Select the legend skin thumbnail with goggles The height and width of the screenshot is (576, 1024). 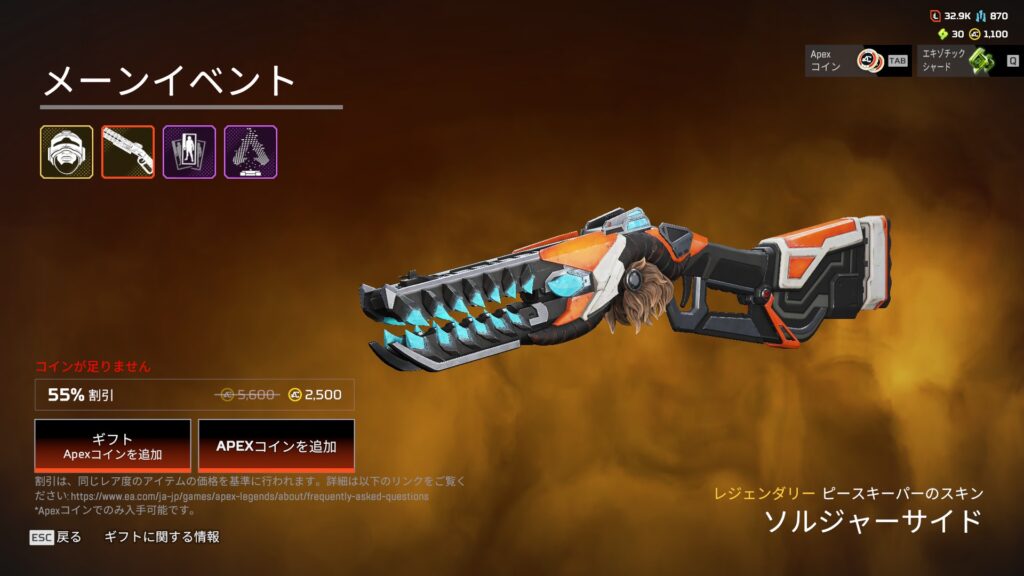(x=67, y=152)
